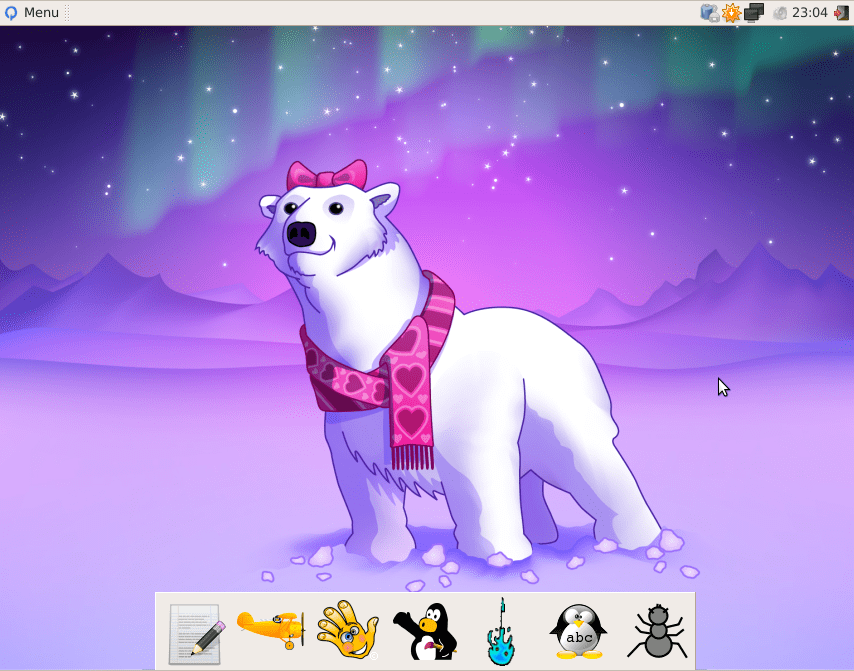The image size is (854, 671).
Task: Launch the notepad-and-pencil text editor
Action: [x=196, y=633]
